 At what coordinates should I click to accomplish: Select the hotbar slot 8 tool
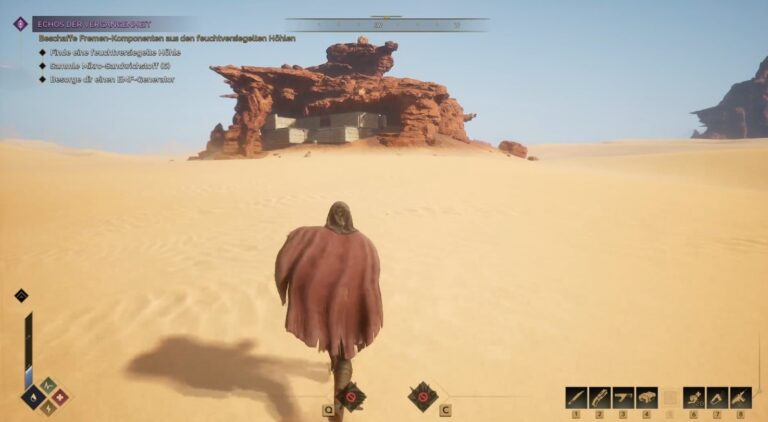741,398
